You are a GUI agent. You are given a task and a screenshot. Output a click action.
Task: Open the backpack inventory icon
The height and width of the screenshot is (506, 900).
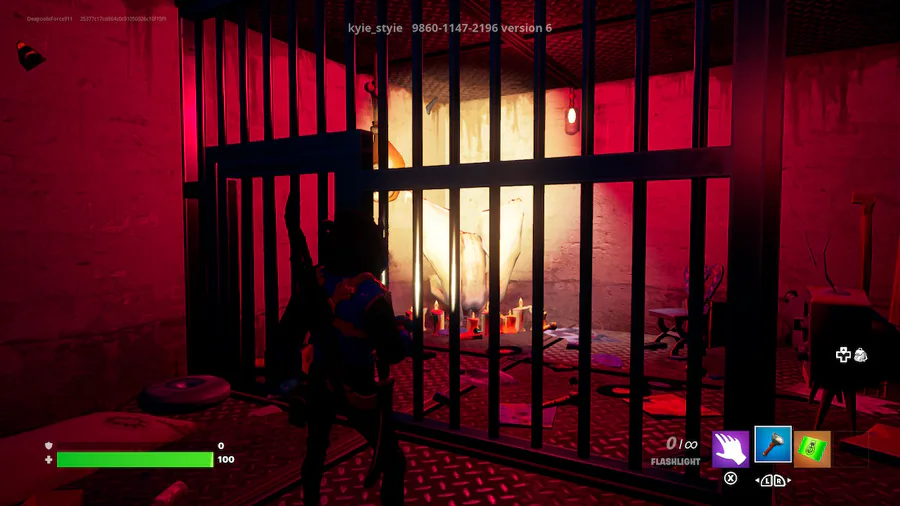coord(860,355)
